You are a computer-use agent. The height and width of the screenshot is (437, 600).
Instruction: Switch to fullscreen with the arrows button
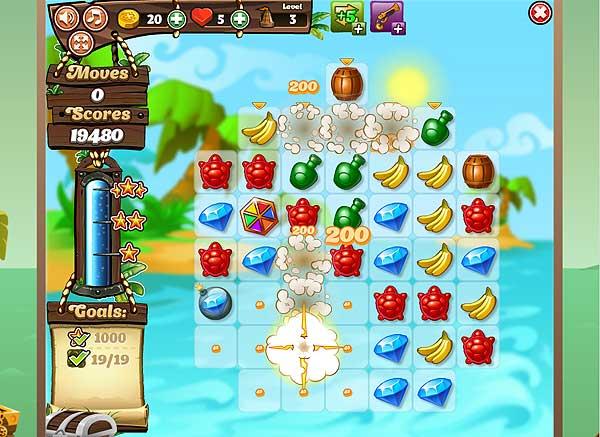(x=81, y=42)
